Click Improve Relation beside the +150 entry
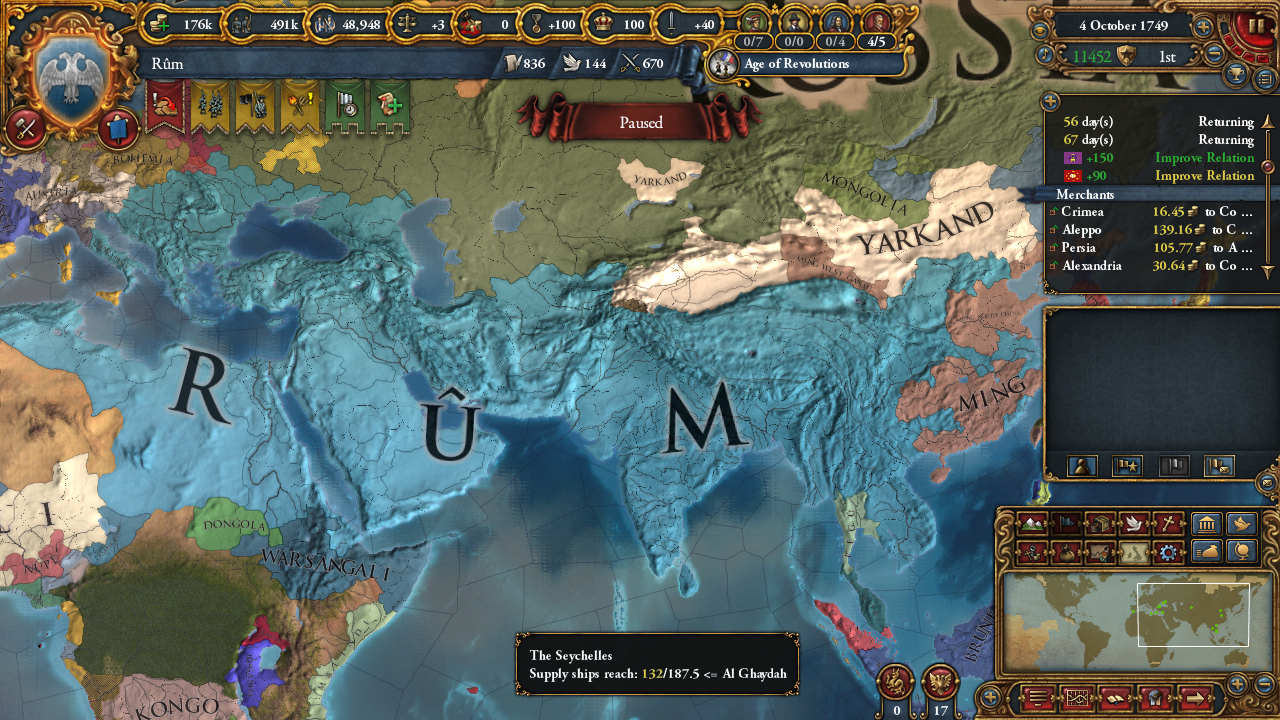The height and width of the screenshot is (720, 1280). pyautogui.click(x=1204, y=157)
